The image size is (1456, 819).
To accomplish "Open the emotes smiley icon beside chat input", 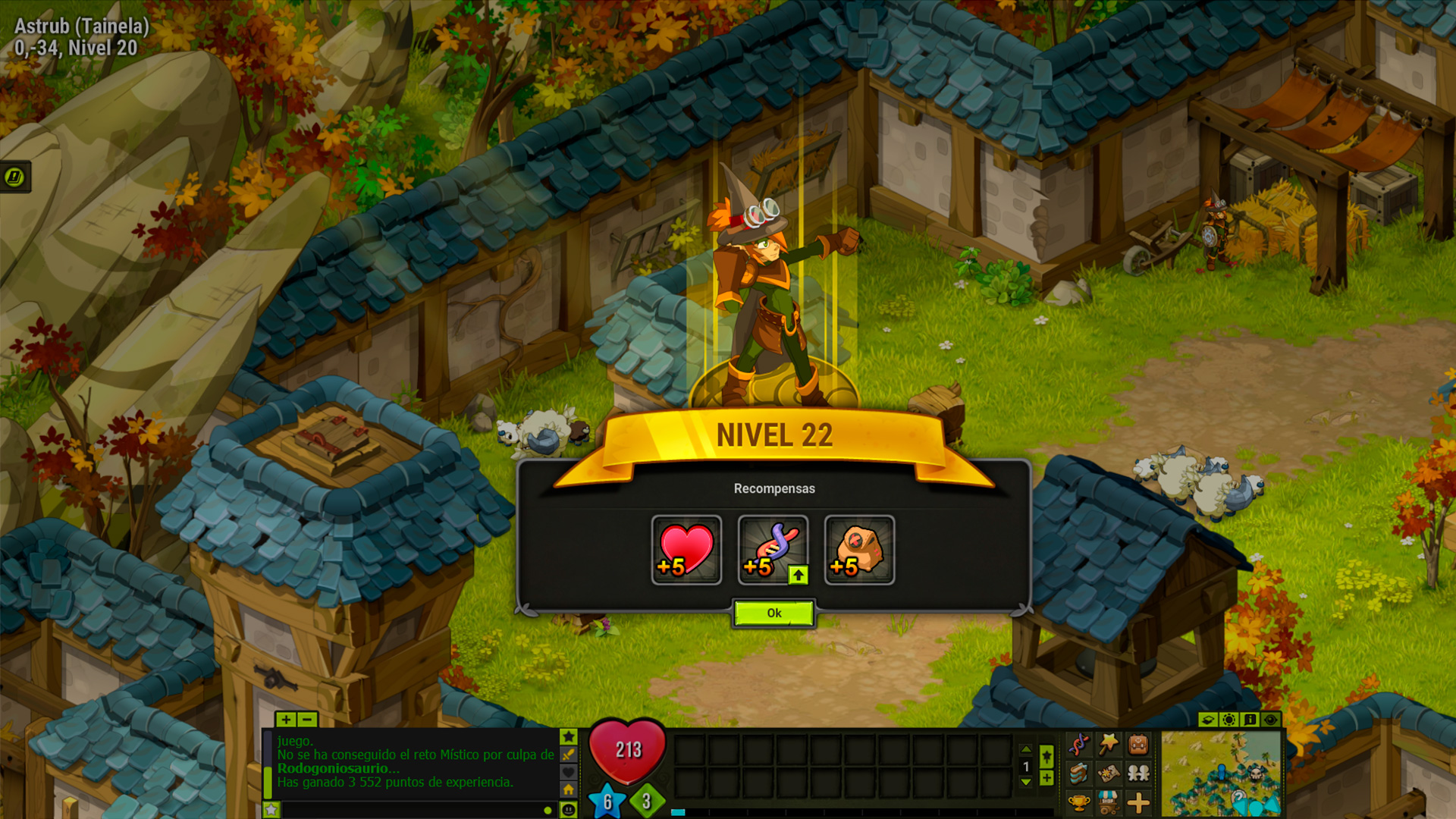I will [569, 808].
